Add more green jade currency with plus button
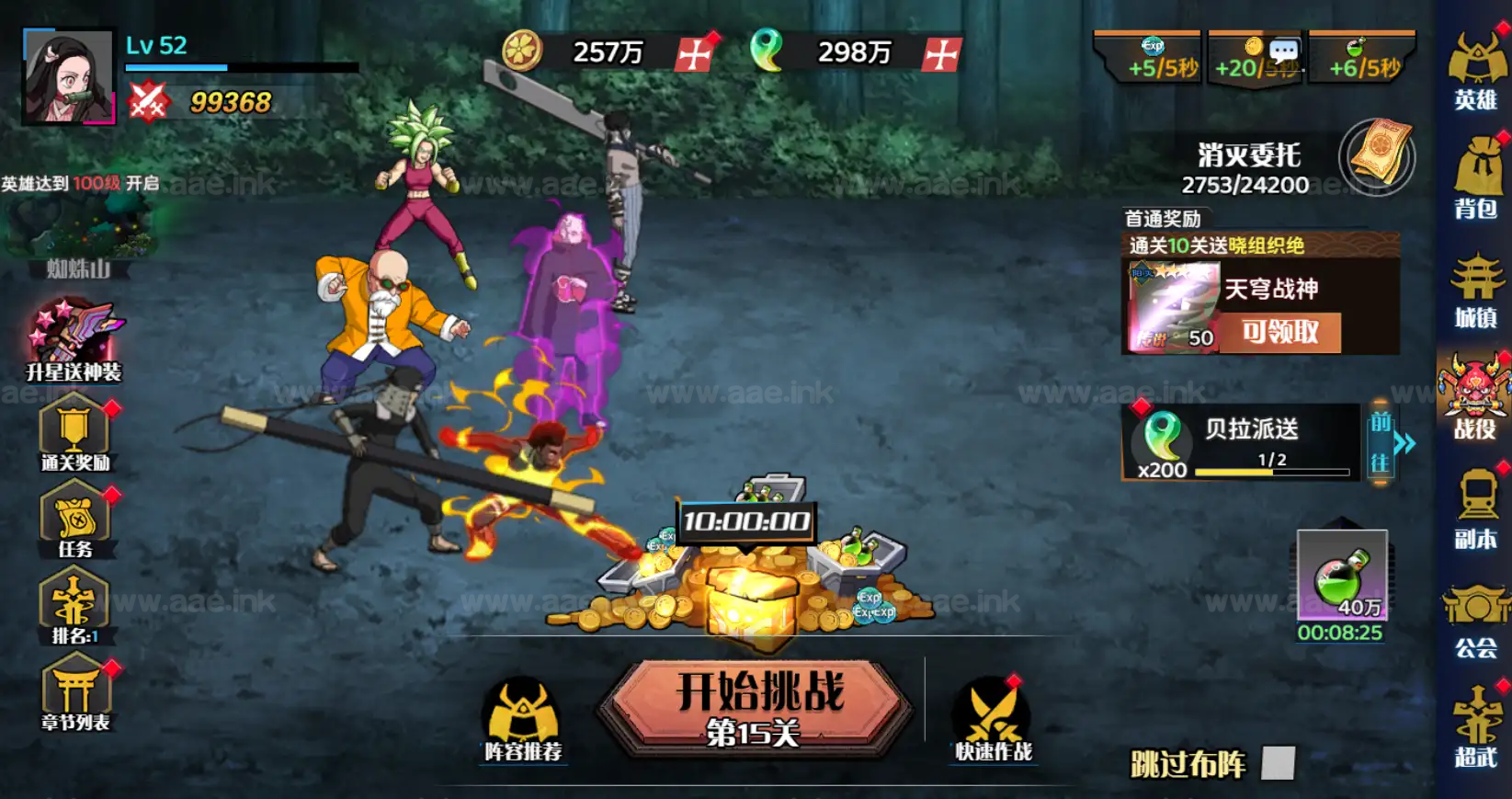 [942, 54]
